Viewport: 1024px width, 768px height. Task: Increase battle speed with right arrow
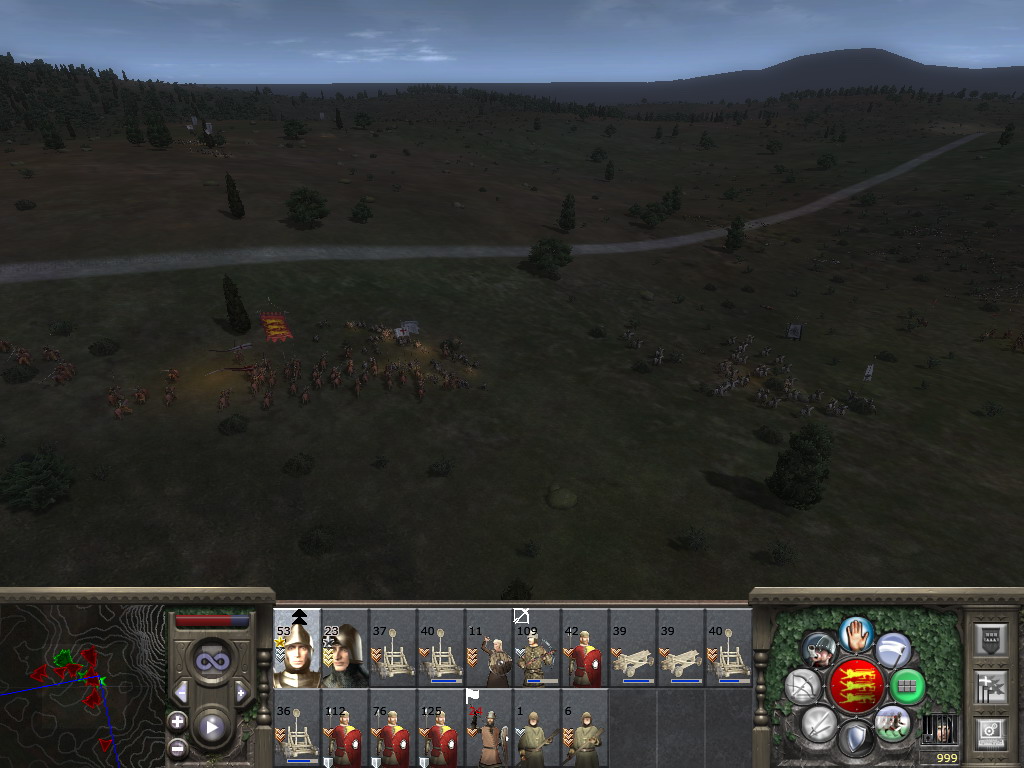(x=241, y=692)
